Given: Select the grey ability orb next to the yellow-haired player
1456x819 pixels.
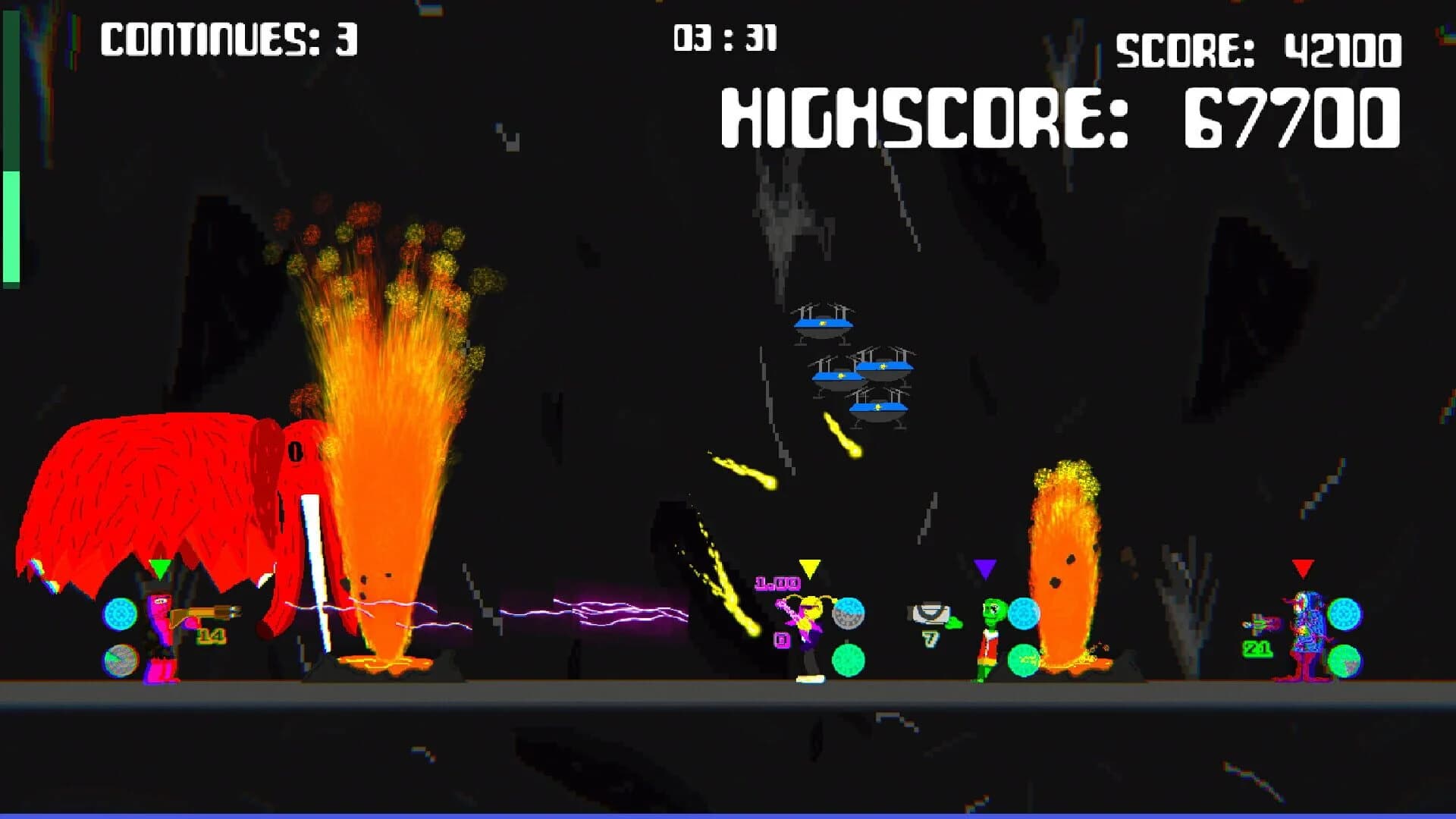Looking at the screenshot, I should click(848, 614).
